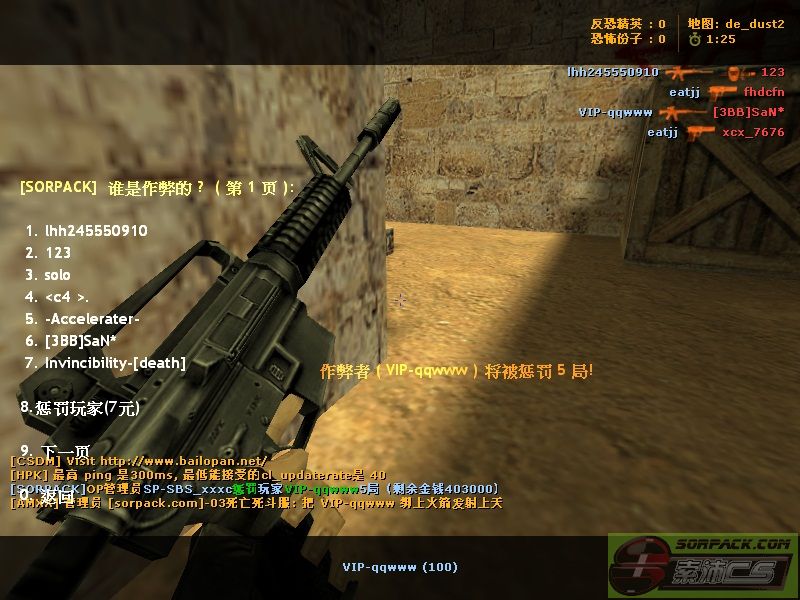
Task: Choose option 8 punish player (7元)
Action: pos(80,408)
